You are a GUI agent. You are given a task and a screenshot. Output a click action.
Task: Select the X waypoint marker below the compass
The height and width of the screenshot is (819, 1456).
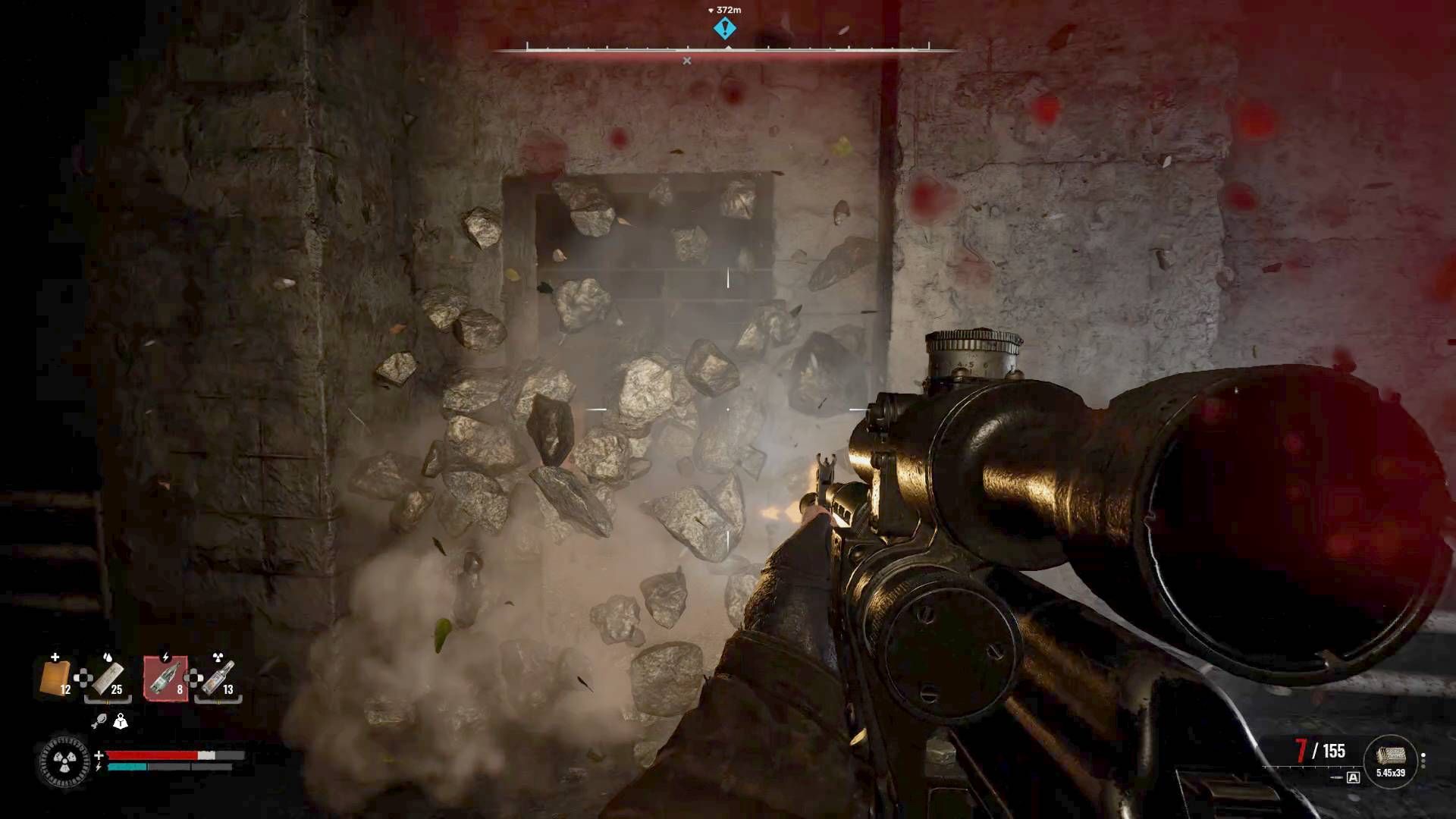[689, 59]
